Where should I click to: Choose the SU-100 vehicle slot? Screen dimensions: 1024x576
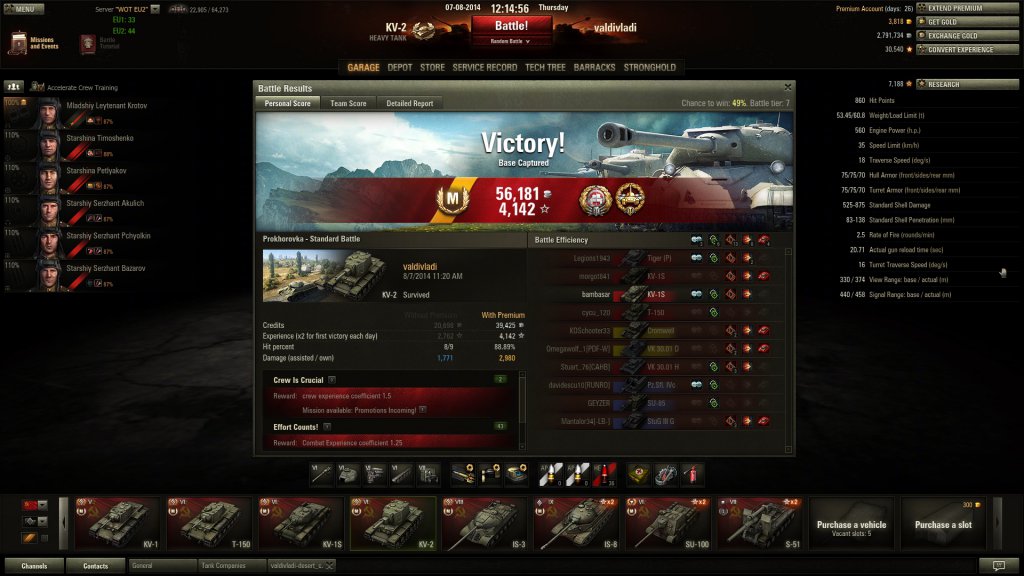point(669,524)
